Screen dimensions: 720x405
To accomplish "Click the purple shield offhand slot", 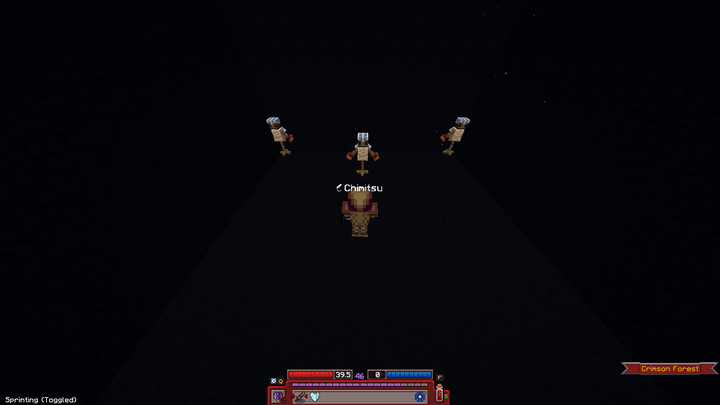I will click(277, 396).
